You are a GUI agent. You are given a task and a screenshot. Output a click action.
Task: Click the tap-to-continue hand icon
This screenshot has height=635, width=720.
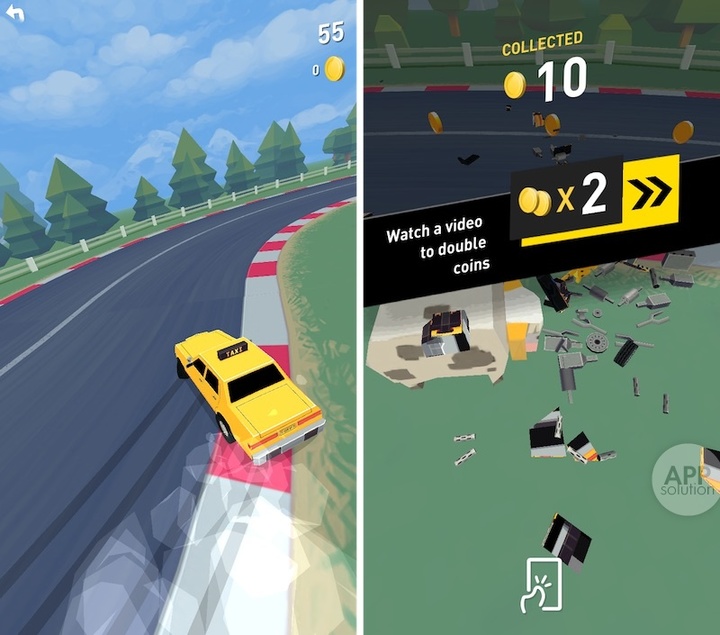click(540, 584)
